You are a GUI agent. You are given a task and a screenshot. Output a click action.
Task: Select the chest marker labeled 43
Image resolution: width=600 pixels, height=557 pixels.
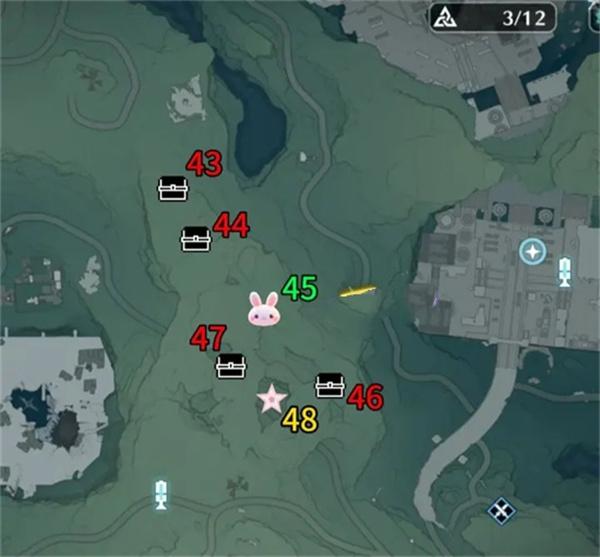(x=173, y=188)
